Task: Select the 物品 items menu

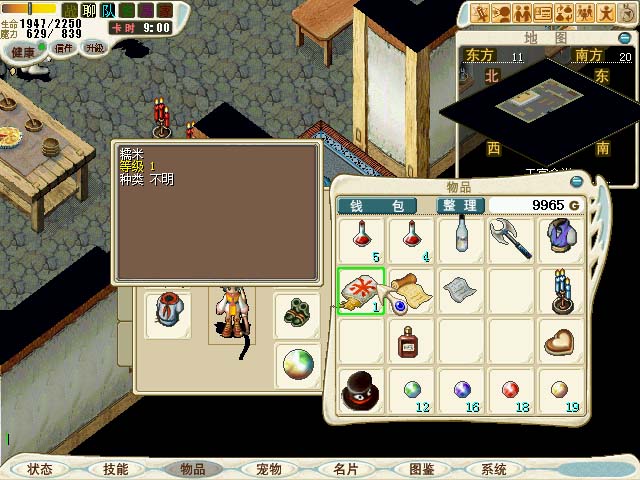Action: pos(191,469)
